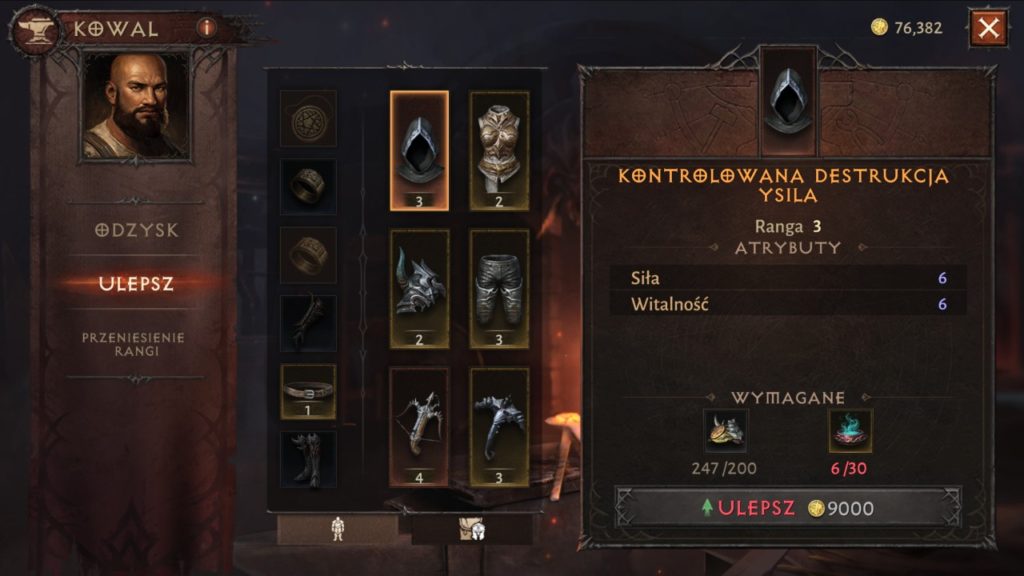Select the belt slot with rank 1
The height and width of the screenshot is (576, 1024).
(308, 391)
